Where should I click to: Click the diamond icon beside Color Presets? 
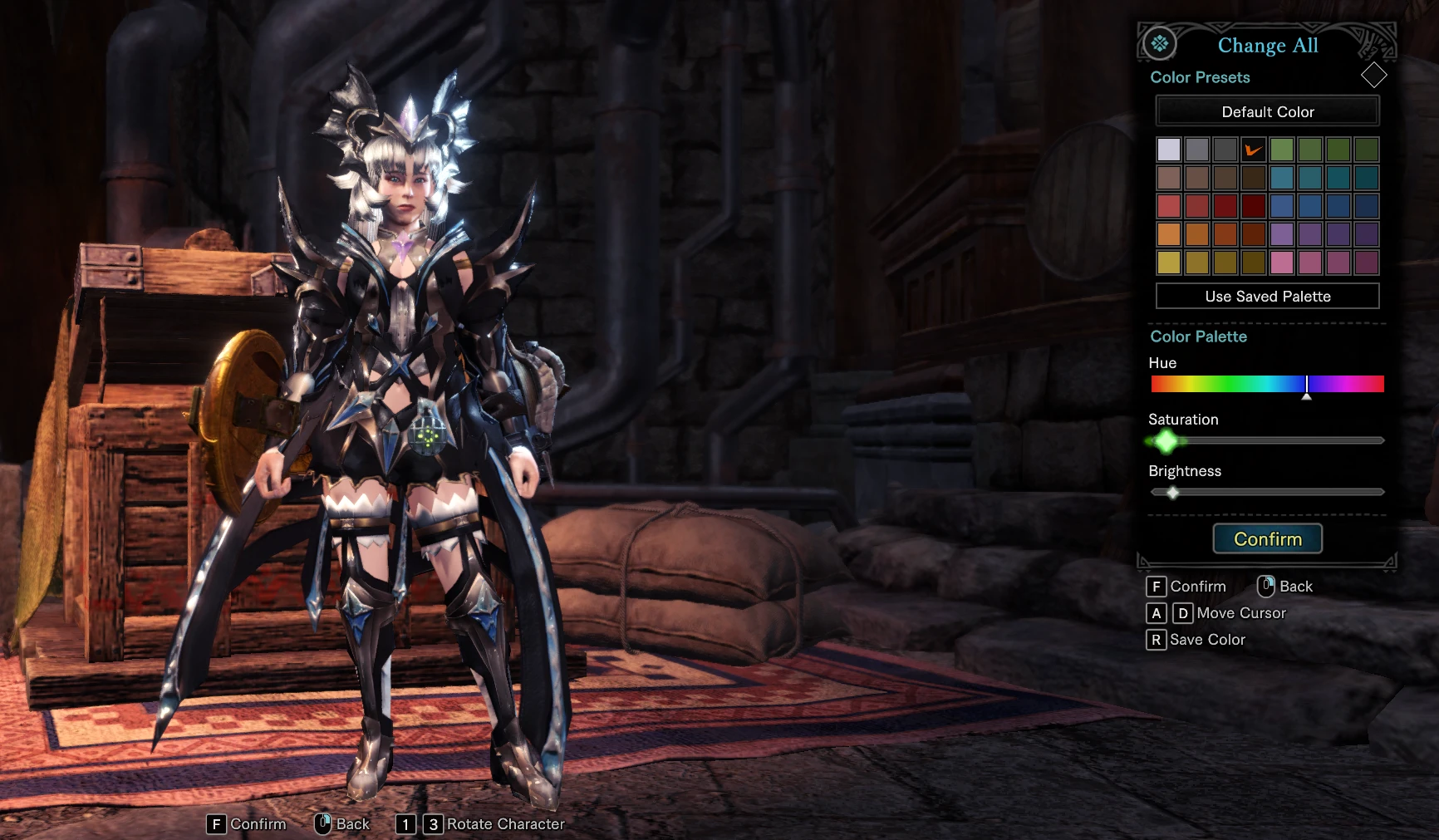click(x=1373, y=76)
